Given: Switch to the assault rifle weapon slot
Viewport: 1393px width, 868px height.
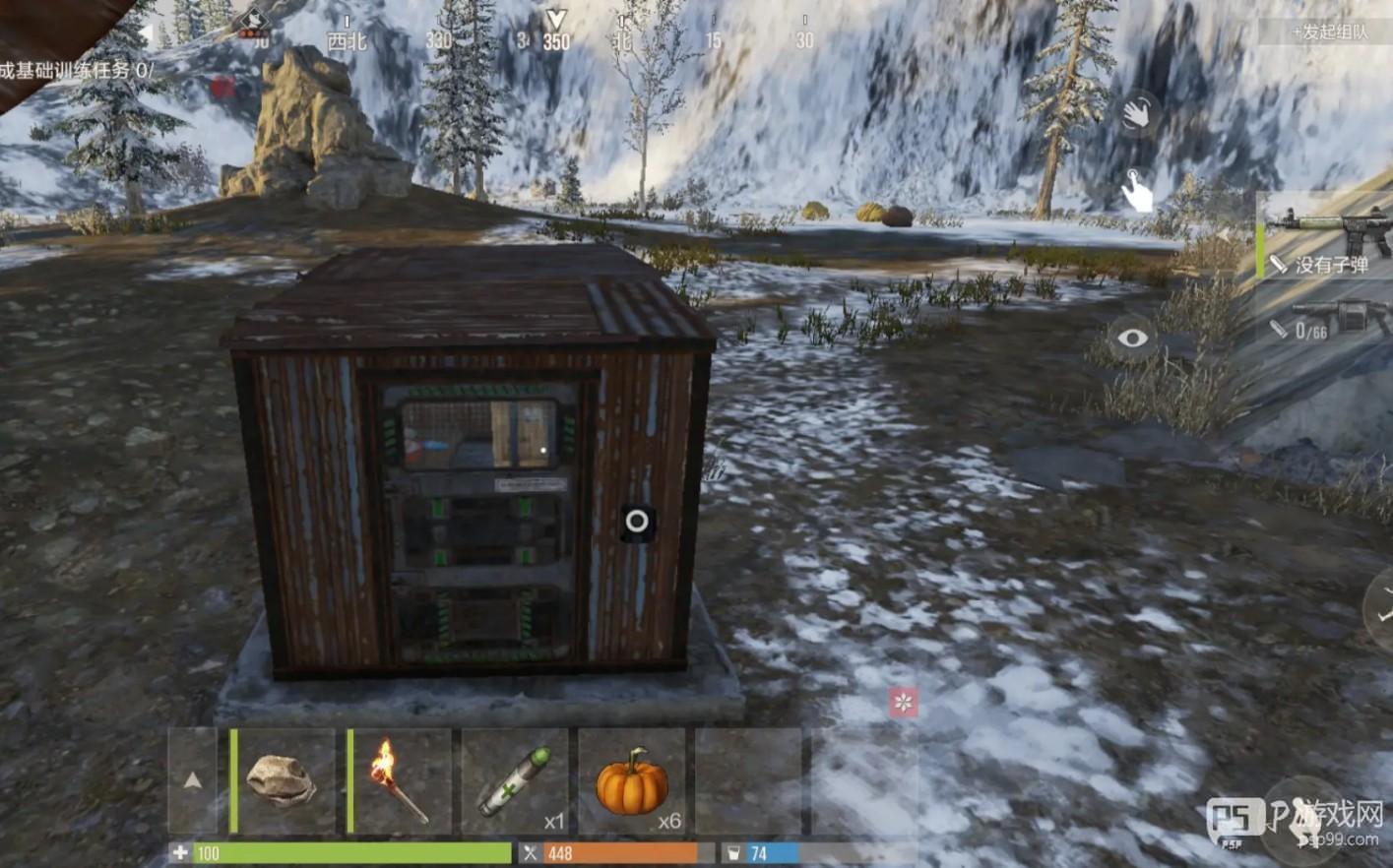Looking at the screenshot, I should [x=1327, y=236].
